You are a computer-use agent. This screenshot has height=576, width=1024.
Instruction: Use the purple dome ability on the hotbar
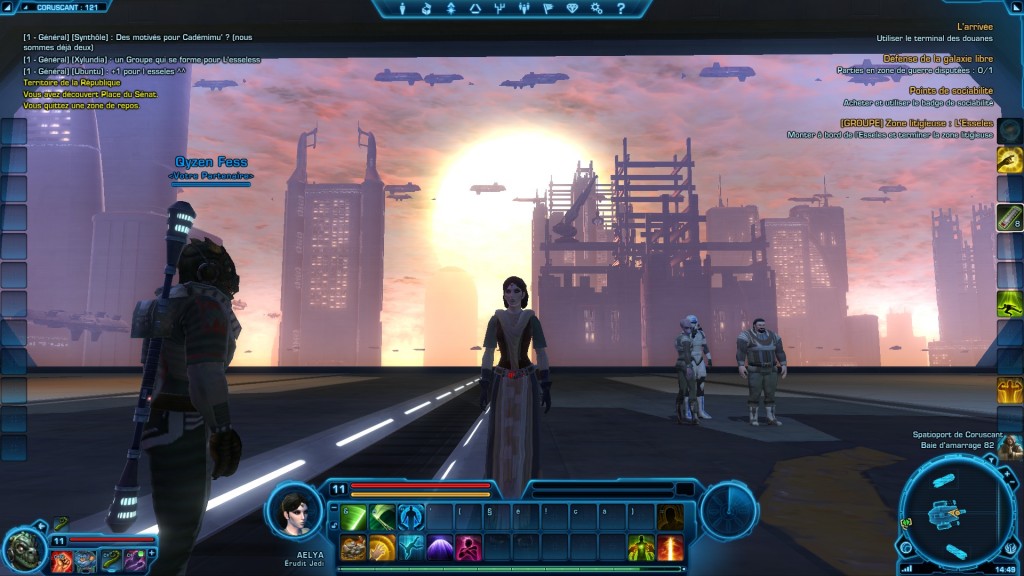[x=439, y=547]
